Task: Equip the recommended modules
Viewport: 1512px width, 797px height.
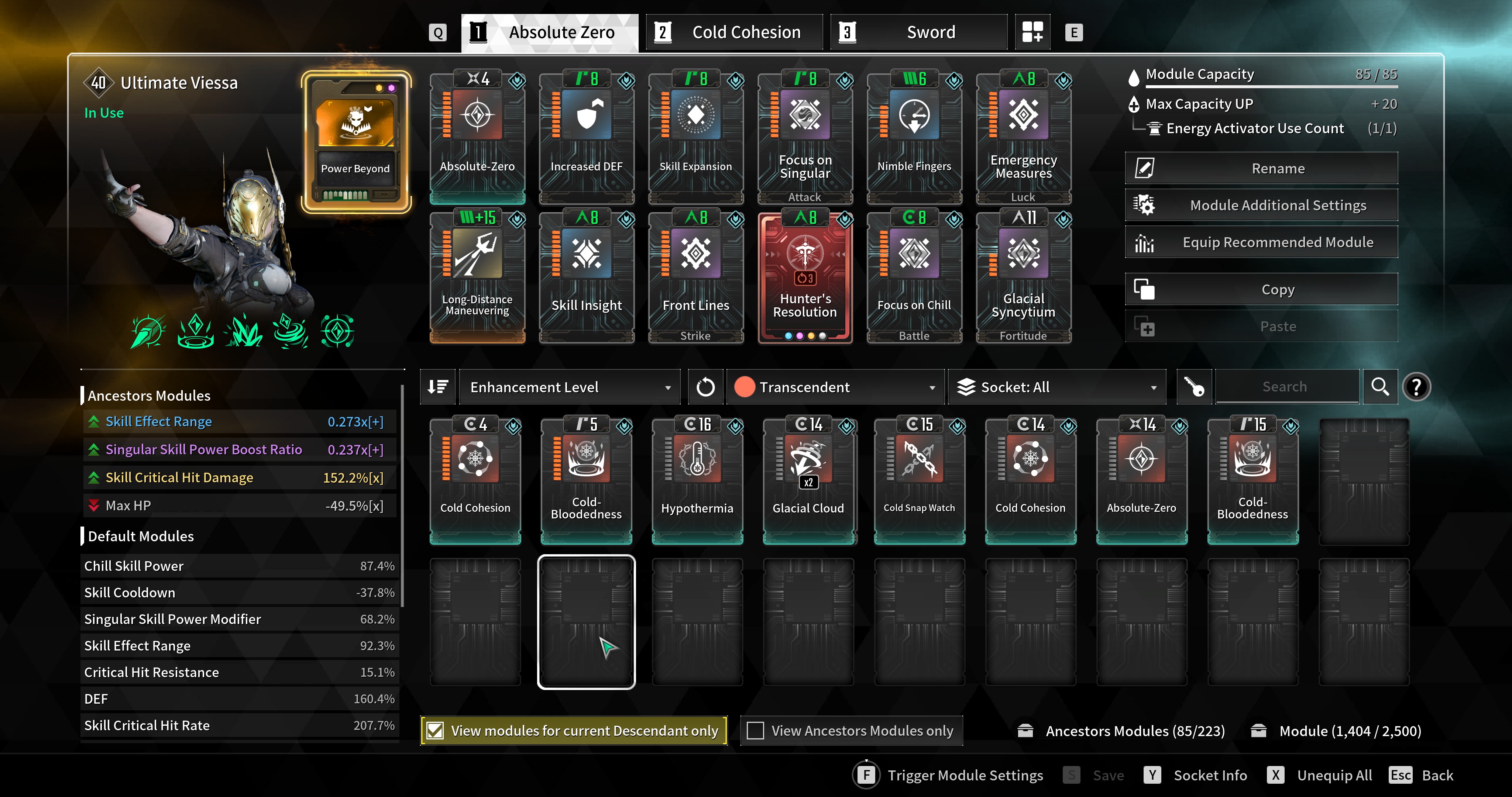Action: click(1261, 242)
